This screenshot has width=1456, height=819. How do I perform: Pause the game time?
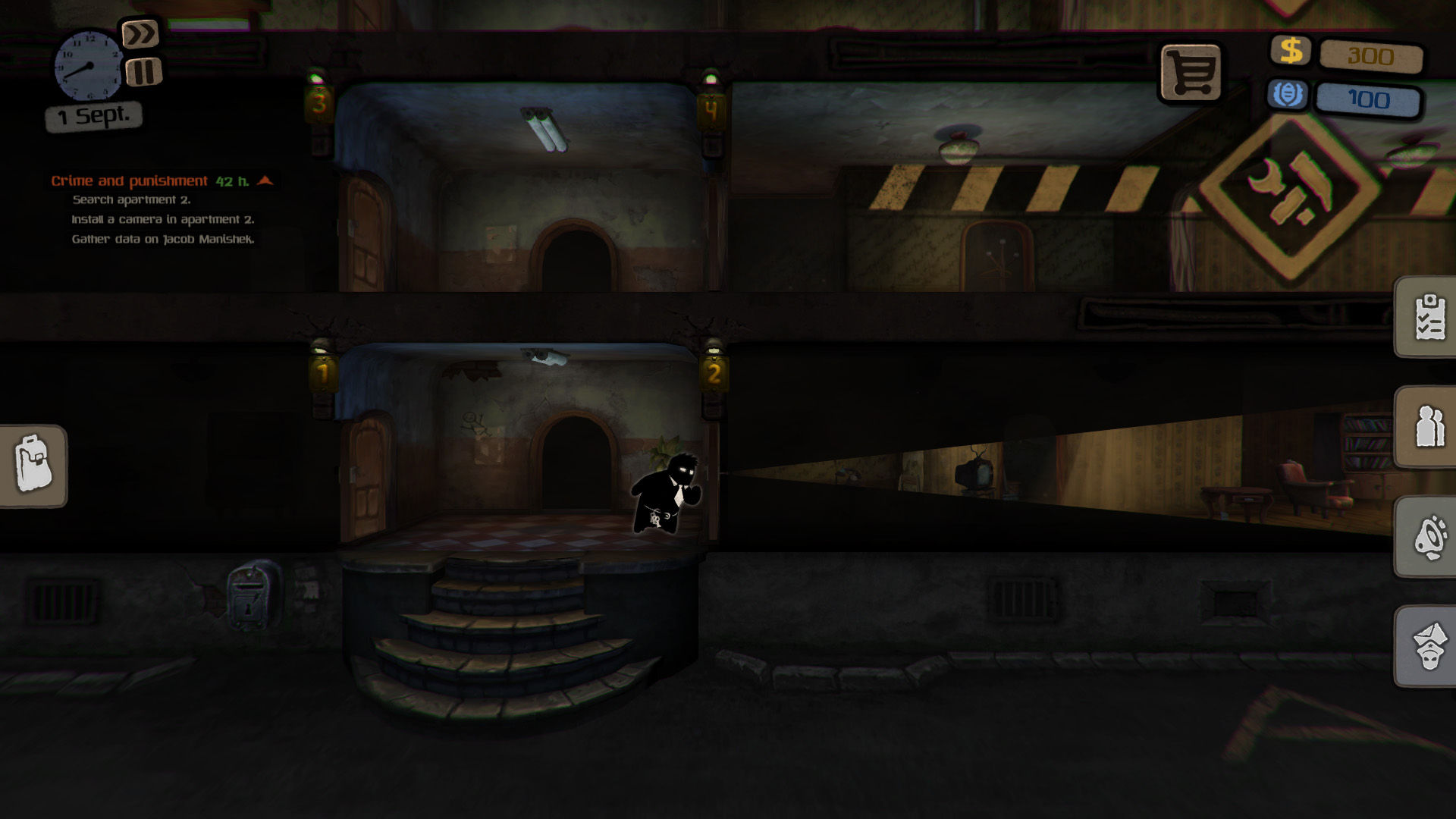point(143,72)
